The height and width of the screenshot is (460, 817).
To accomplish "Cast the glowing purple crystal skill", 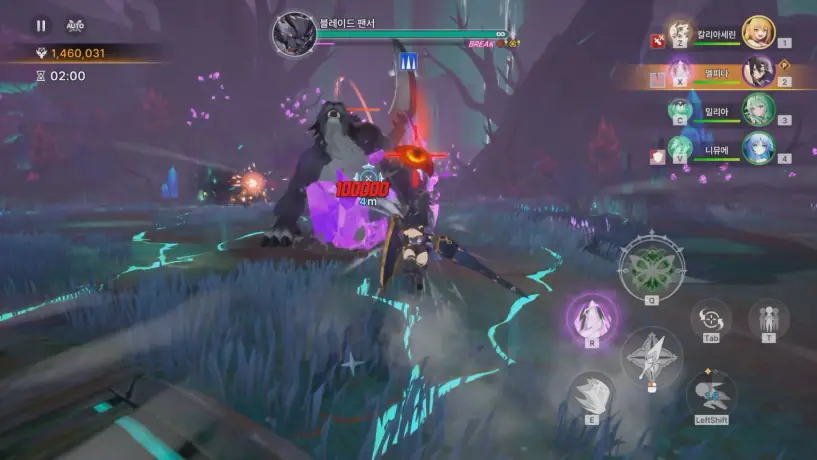I will point(592,317).
